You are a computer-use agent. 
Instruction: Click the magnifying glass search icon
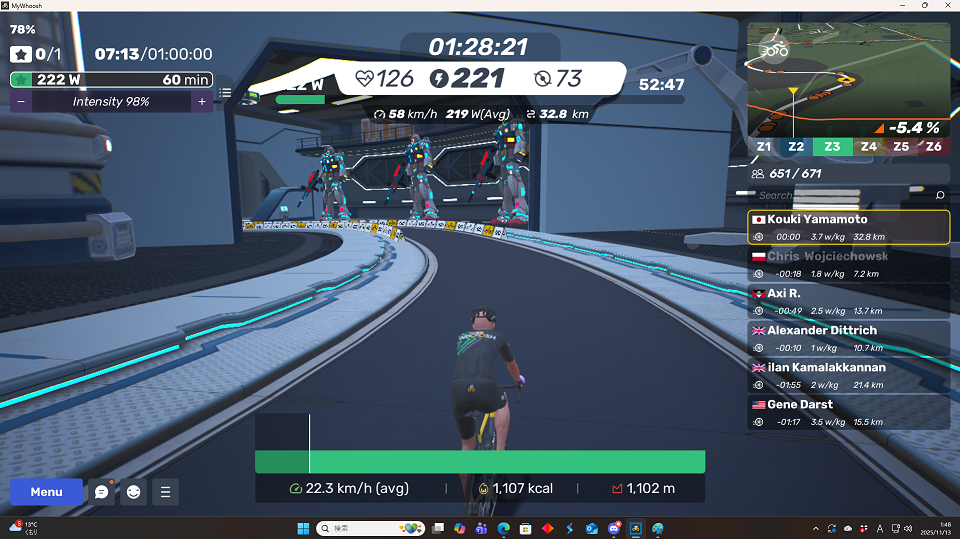(x=939, y=195)
